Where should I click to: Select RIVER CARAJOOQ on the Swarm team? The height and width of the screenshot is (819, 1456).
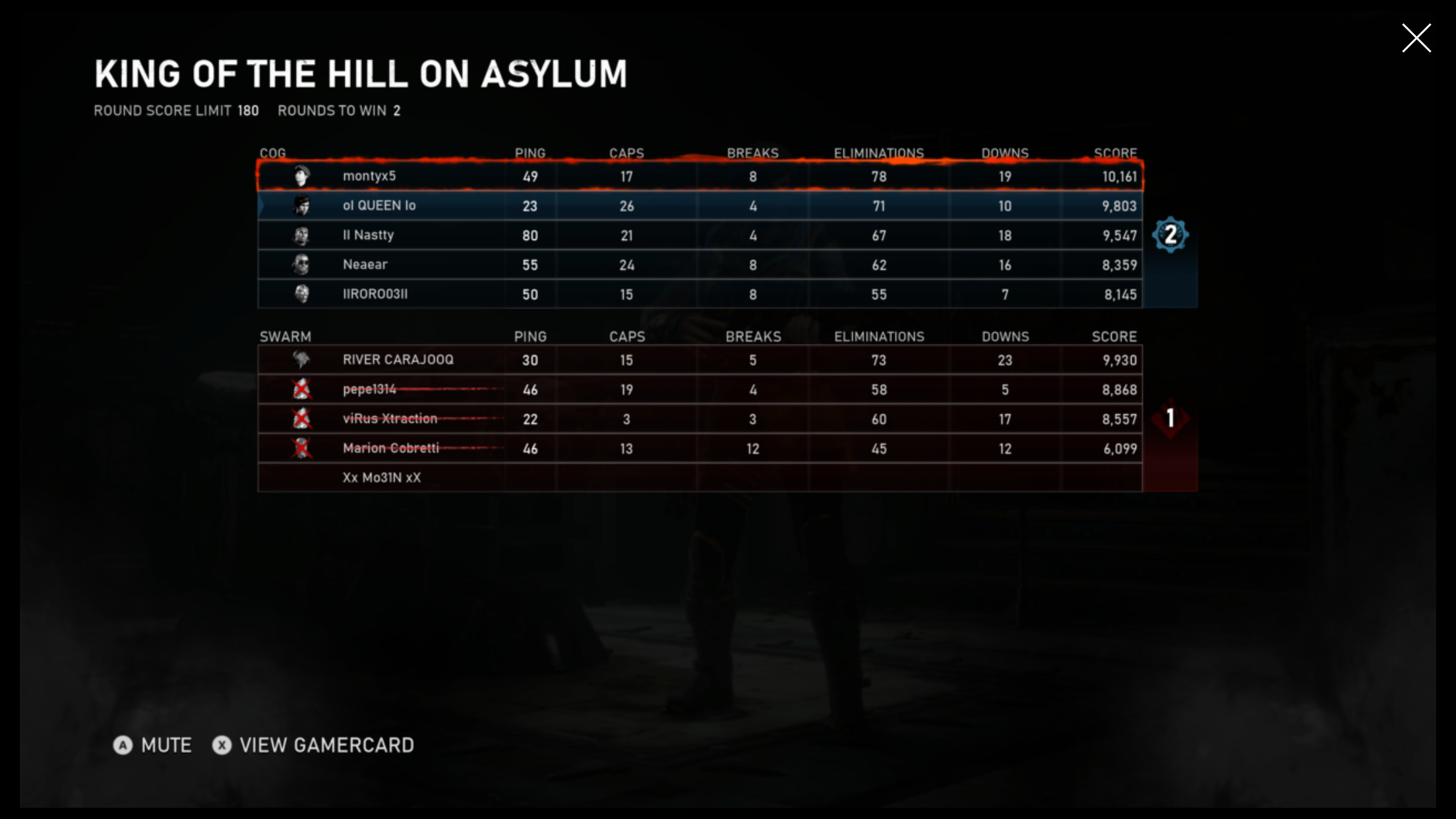(699, 360)
